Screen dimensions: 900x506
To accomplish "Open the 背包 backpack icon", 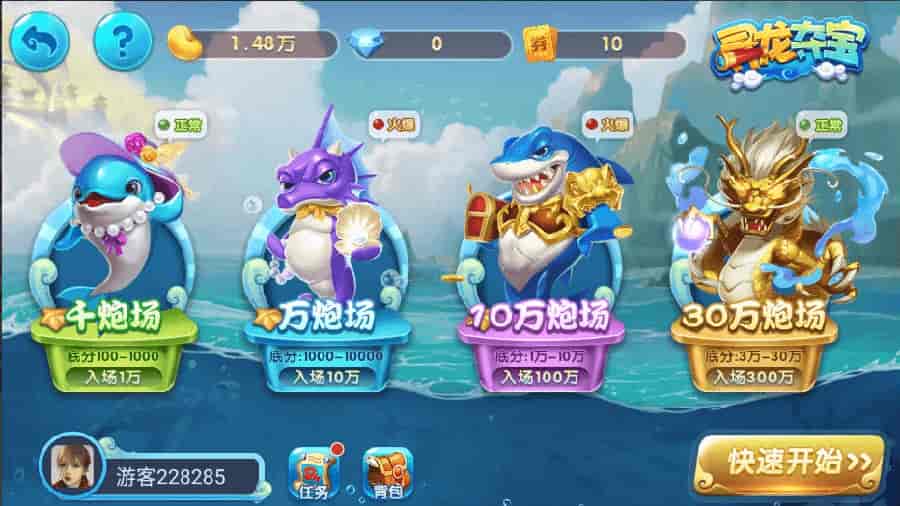I will click(x=387, y=472).
